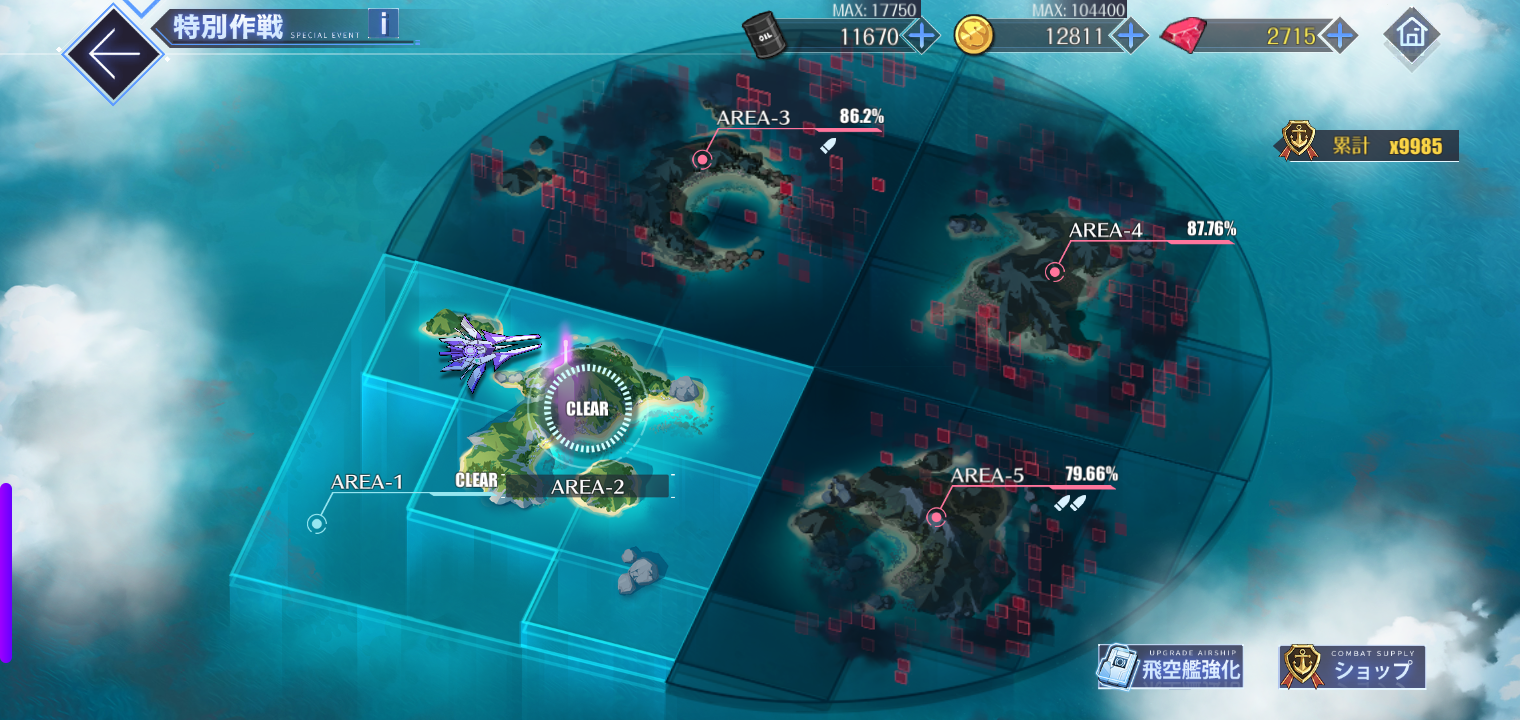Add more oil with the plus button
The width and height of the screenshot is (1520, 720).
point(921,37)
